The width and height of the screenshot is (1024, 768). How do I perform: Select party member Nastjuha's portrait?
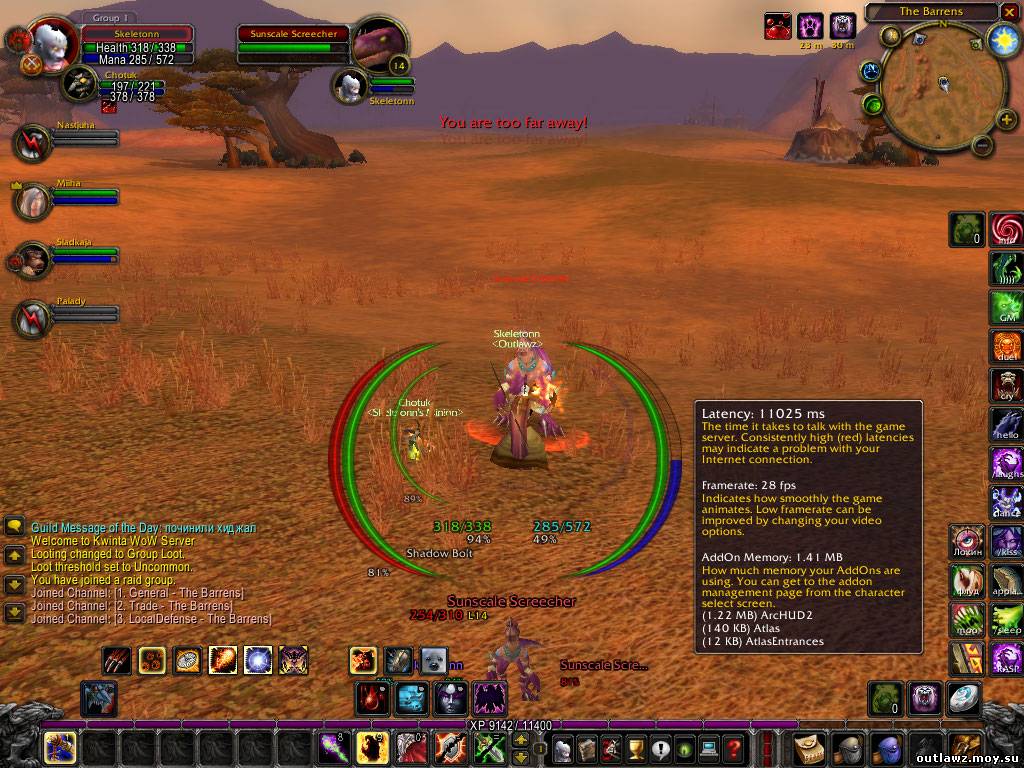point(32,143)
